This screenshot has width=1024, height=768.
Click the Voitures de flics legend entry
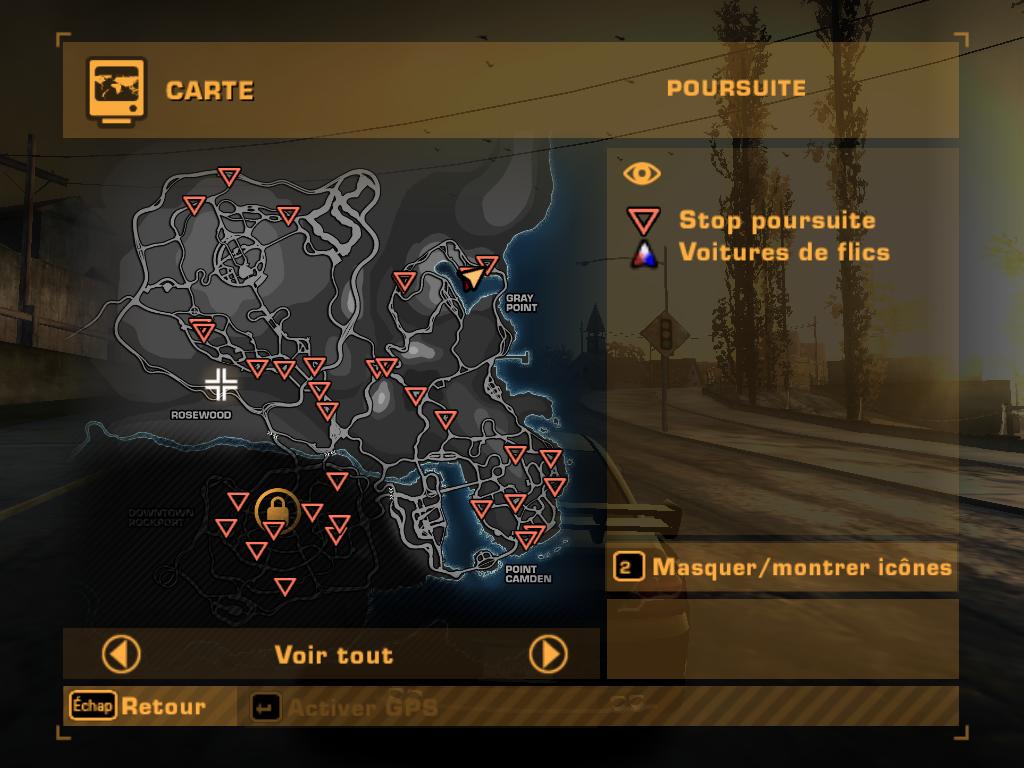783,252
